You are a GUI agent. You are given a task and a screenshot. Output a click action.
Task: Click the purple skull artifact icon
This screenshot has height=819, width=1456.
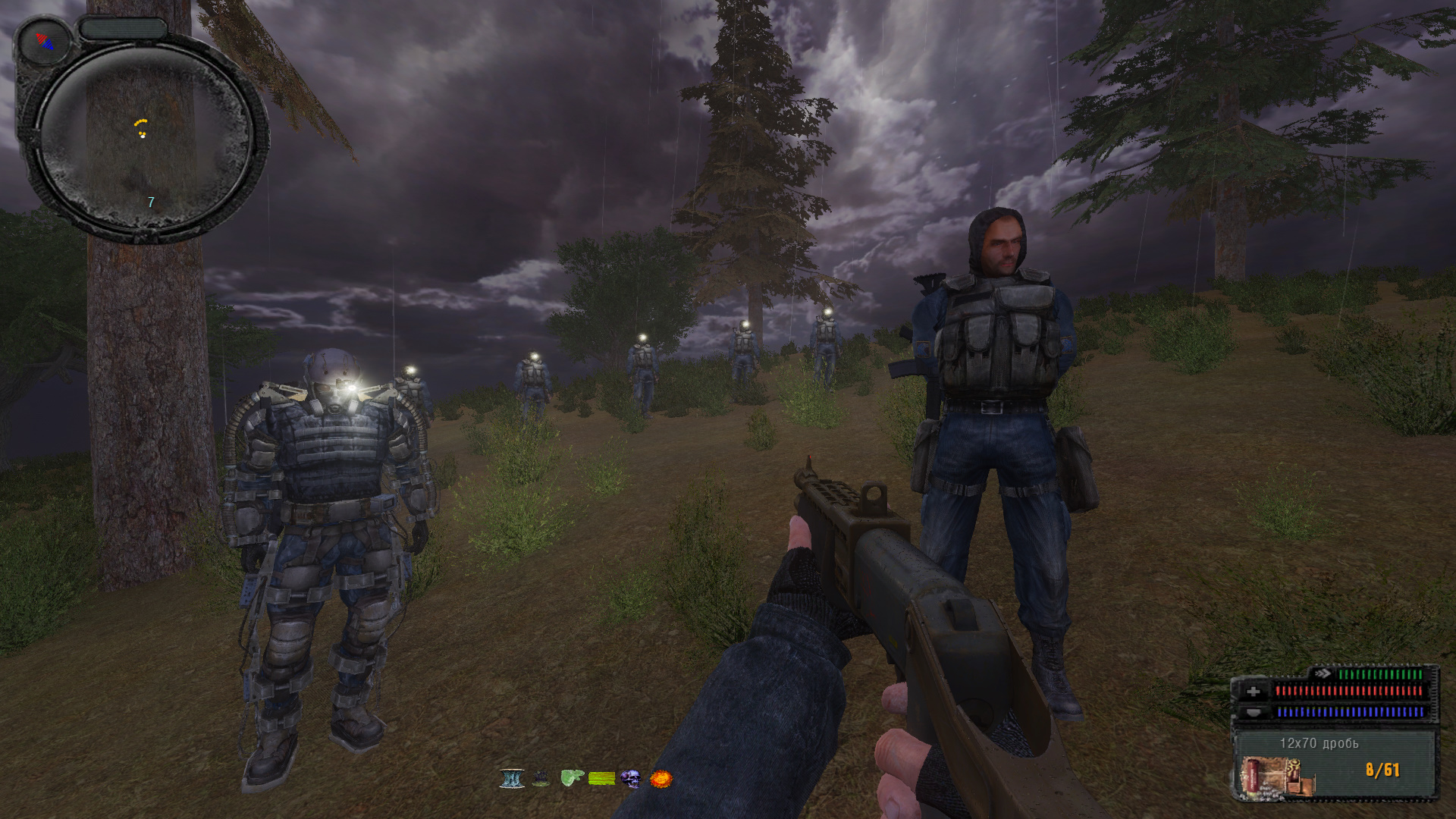point(631,778)
